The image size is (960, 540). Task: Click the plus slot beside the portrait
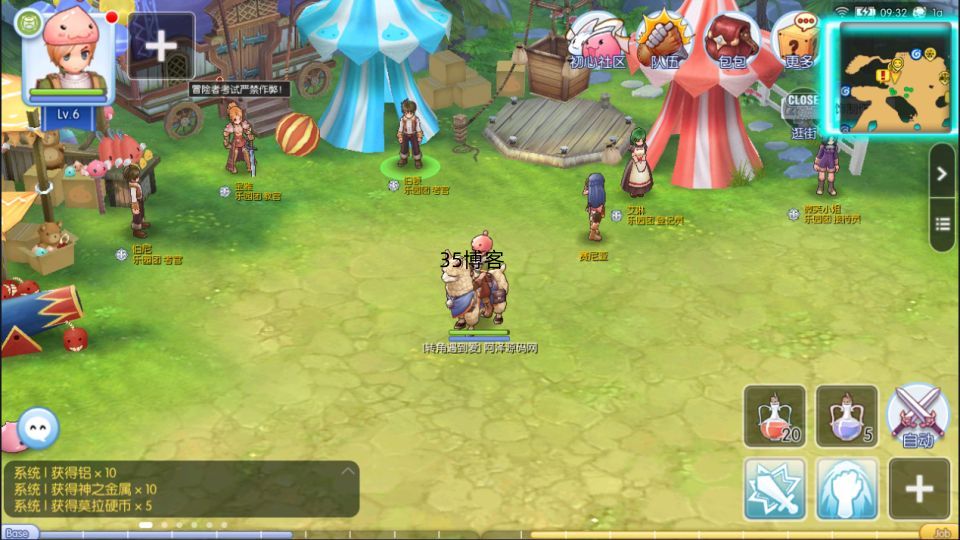click(x=161, y=46)
